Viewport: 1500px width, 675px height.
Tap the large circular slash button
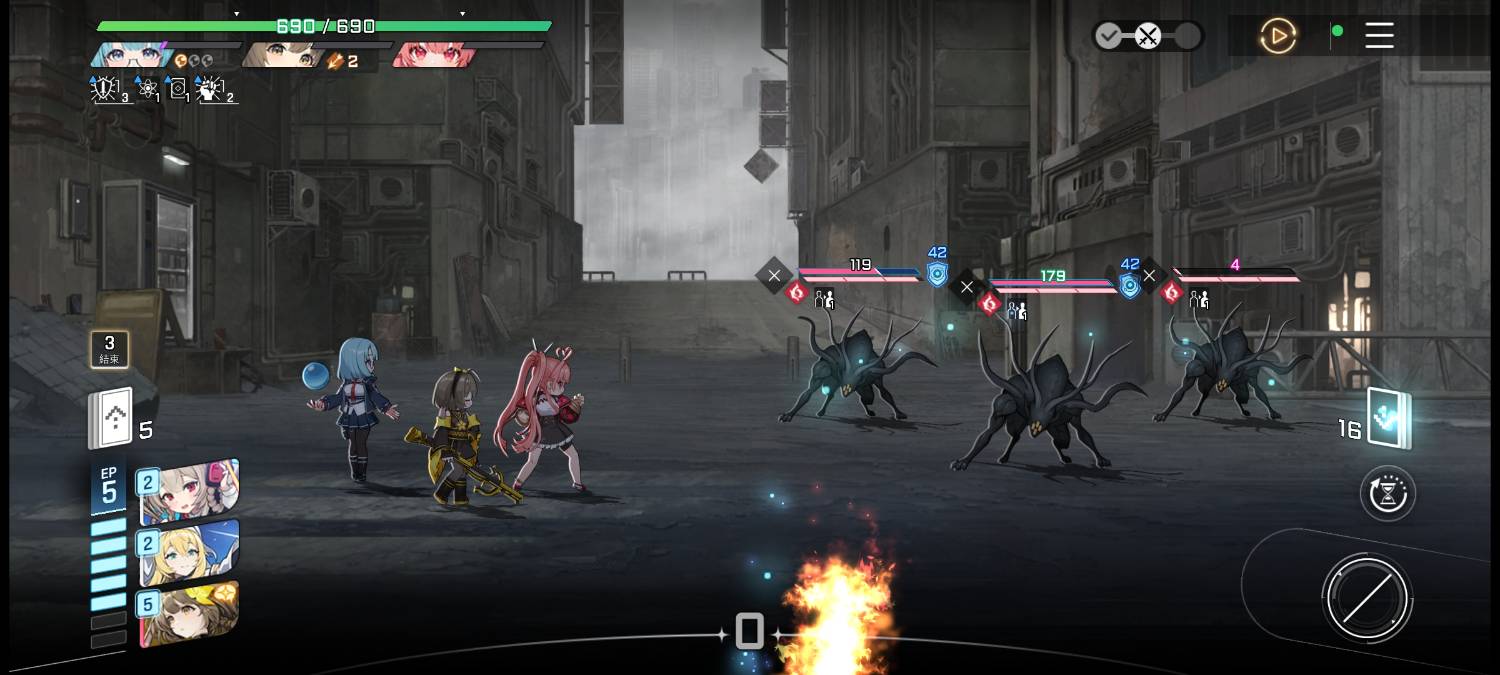pyautogui.click(x=1365, y=598)
